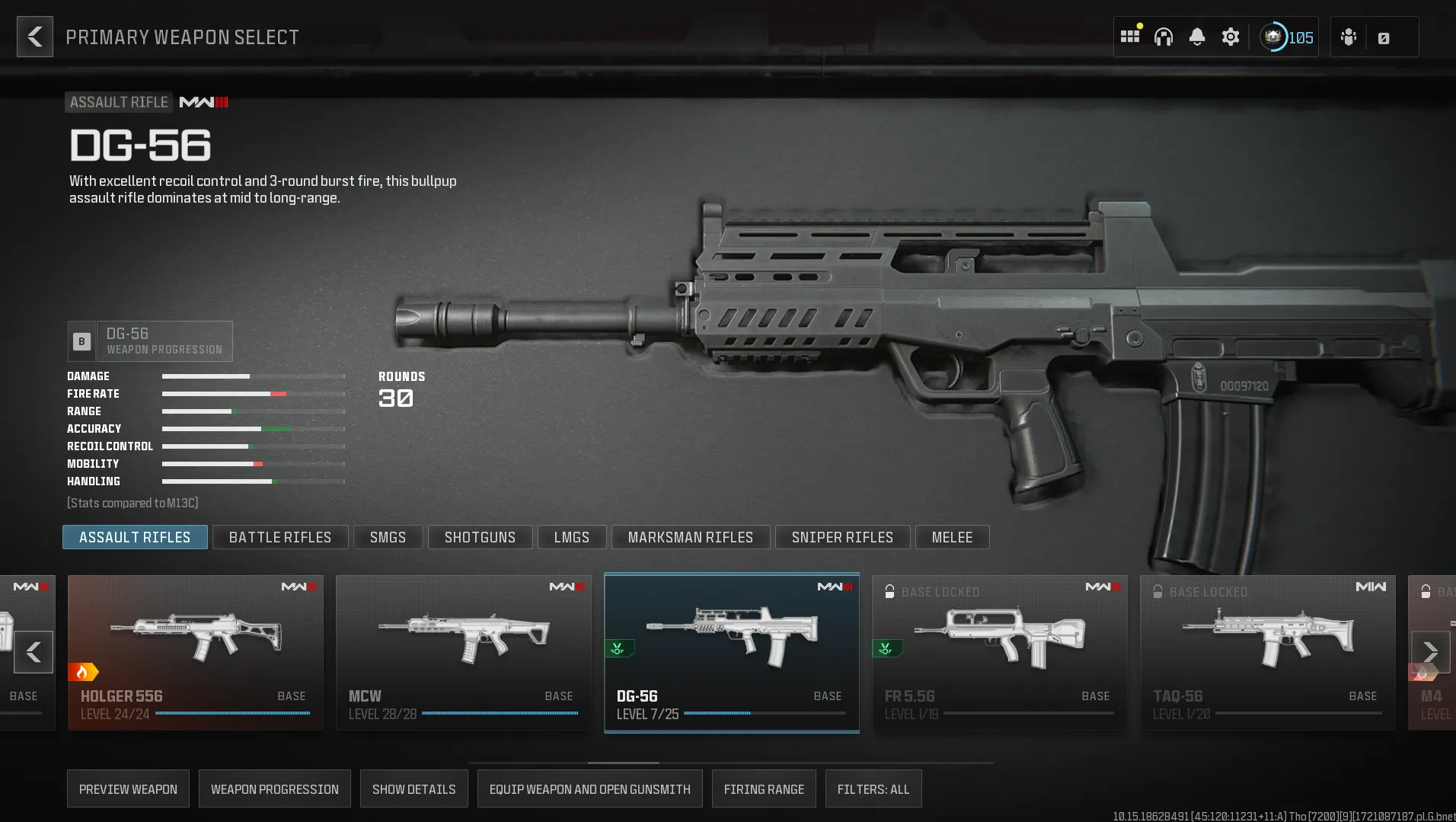Select the locked TAQ-56 weapon card

click(1267, 652)
